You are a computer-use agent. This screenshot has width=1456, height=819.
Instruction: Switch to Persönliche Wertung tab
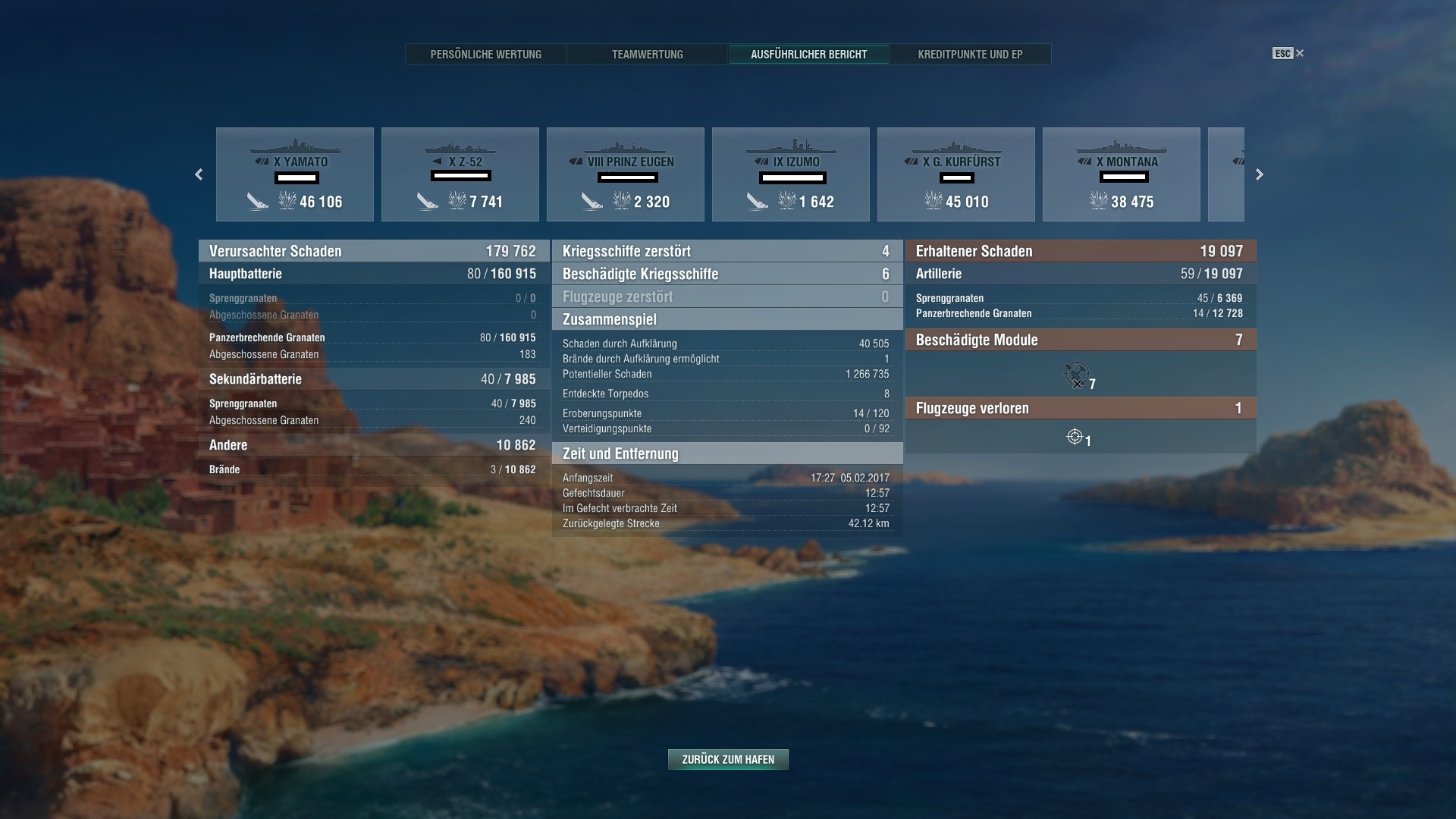pos(485,55)
